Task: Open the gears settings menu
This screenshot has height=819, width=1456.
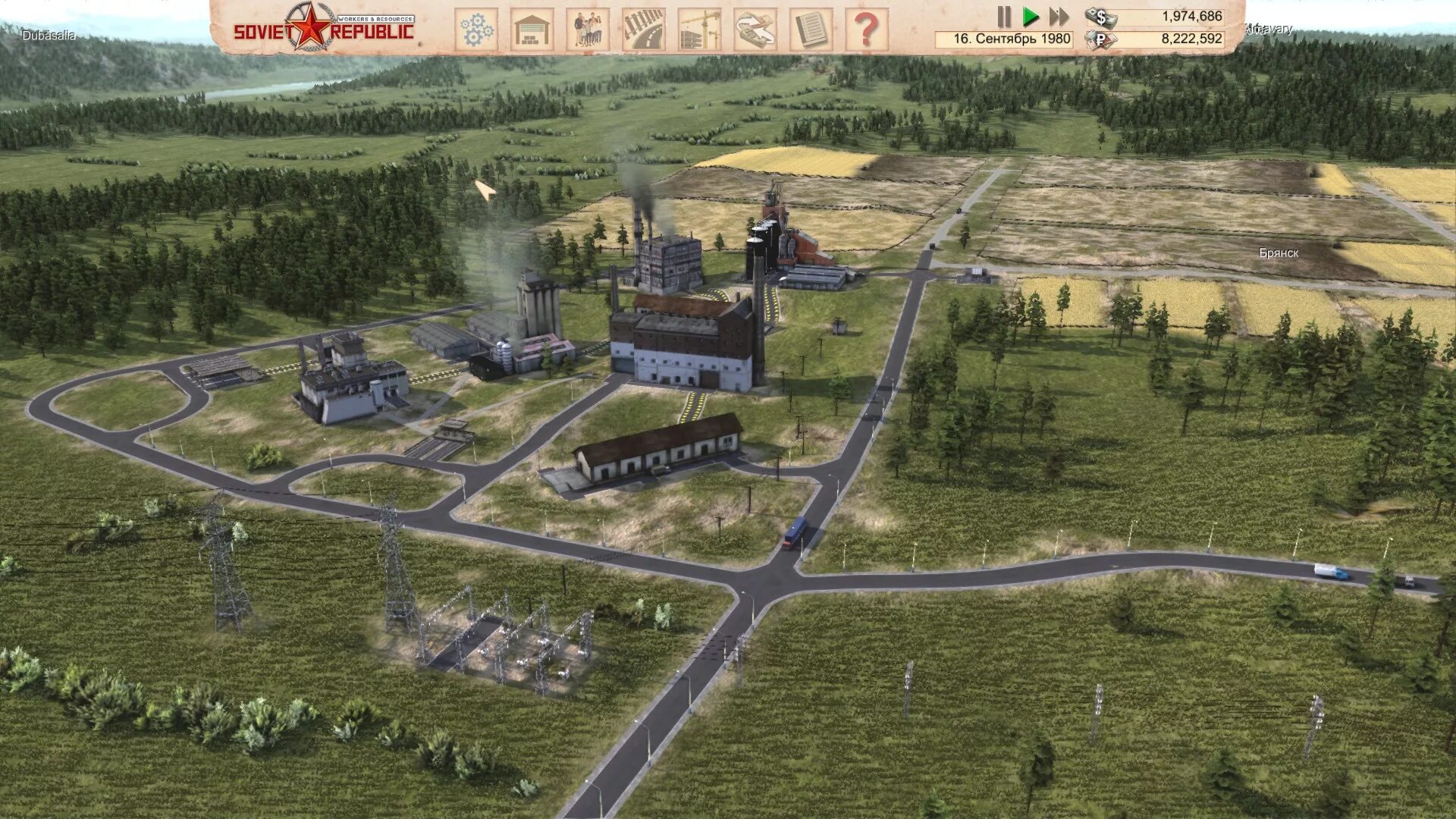Action: click(x=476, y=30)
